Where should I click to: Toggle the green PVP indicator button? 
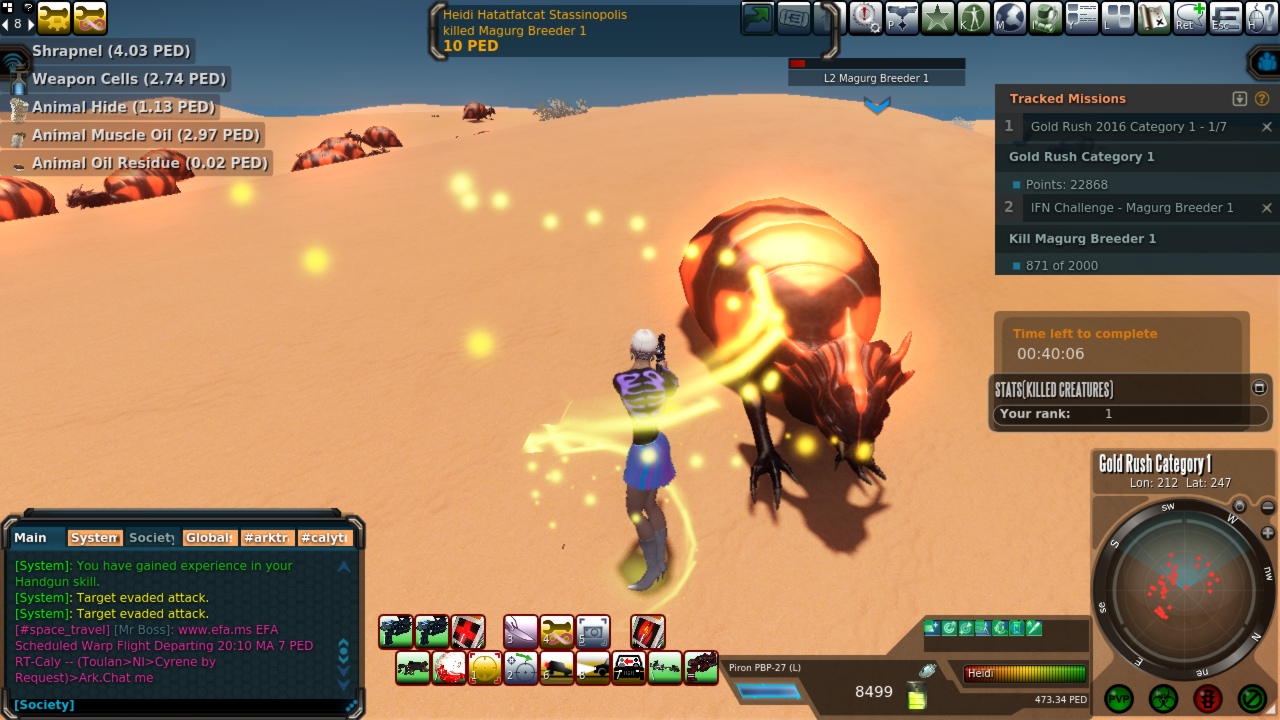point(1119,698)
